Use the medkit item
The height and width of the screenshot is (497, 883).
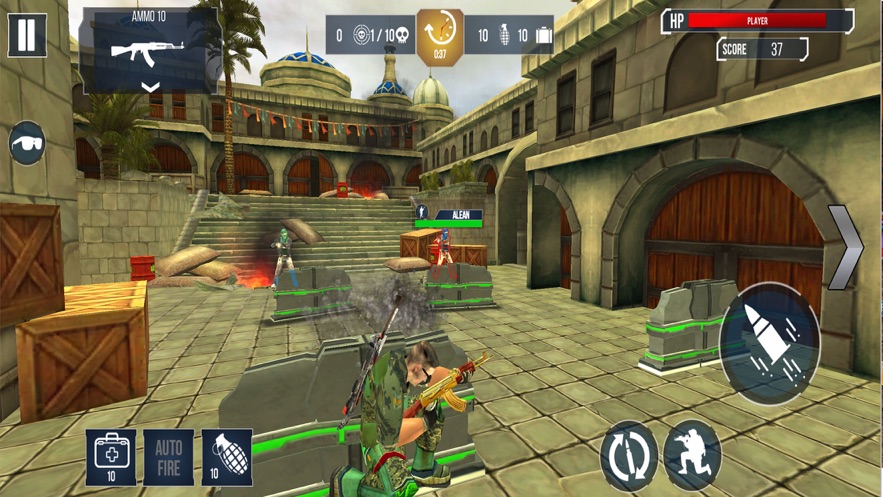[x=111, y=457]
